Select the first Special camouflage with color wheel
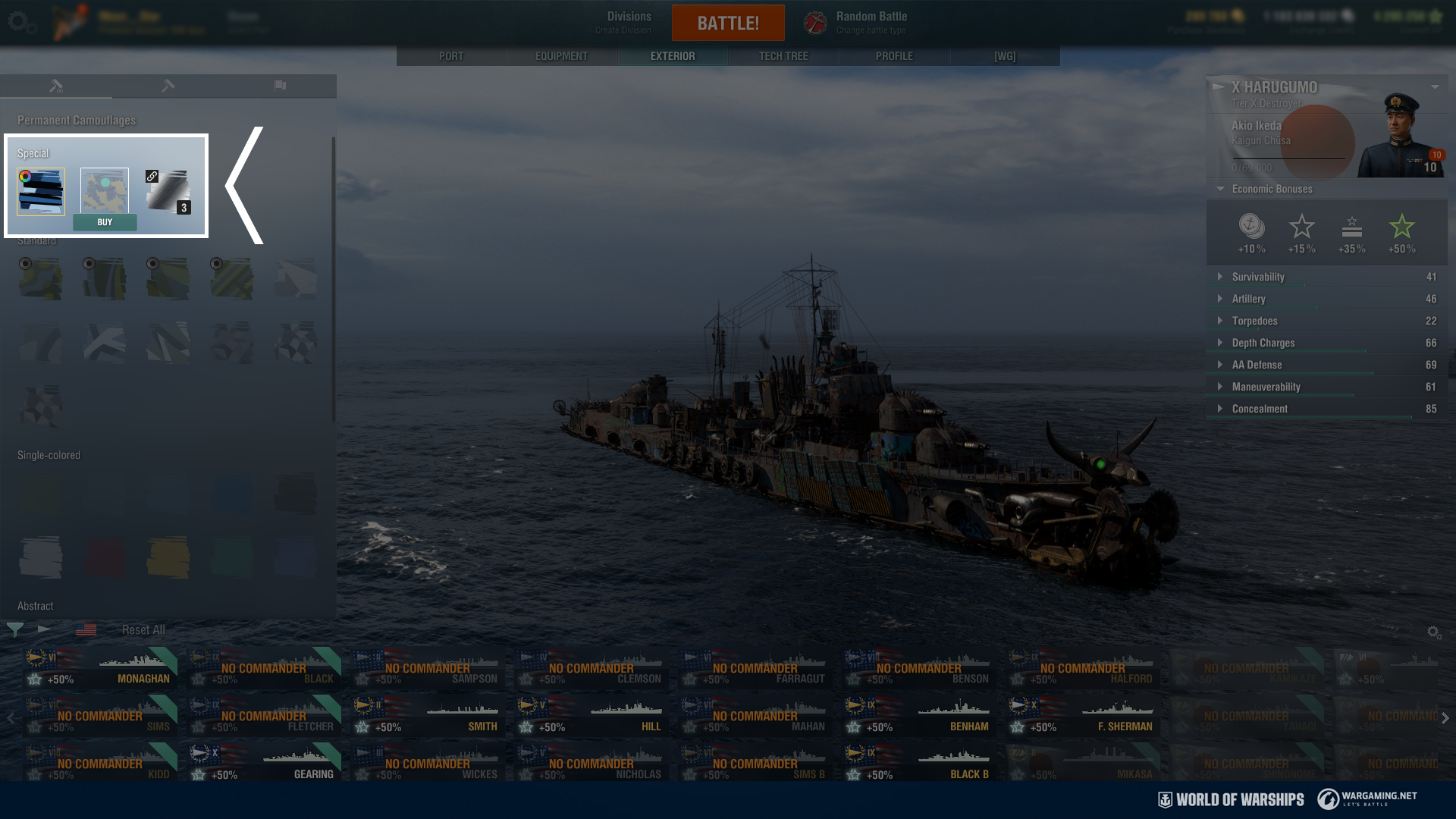1456x819 pixels. pos(40,192)
